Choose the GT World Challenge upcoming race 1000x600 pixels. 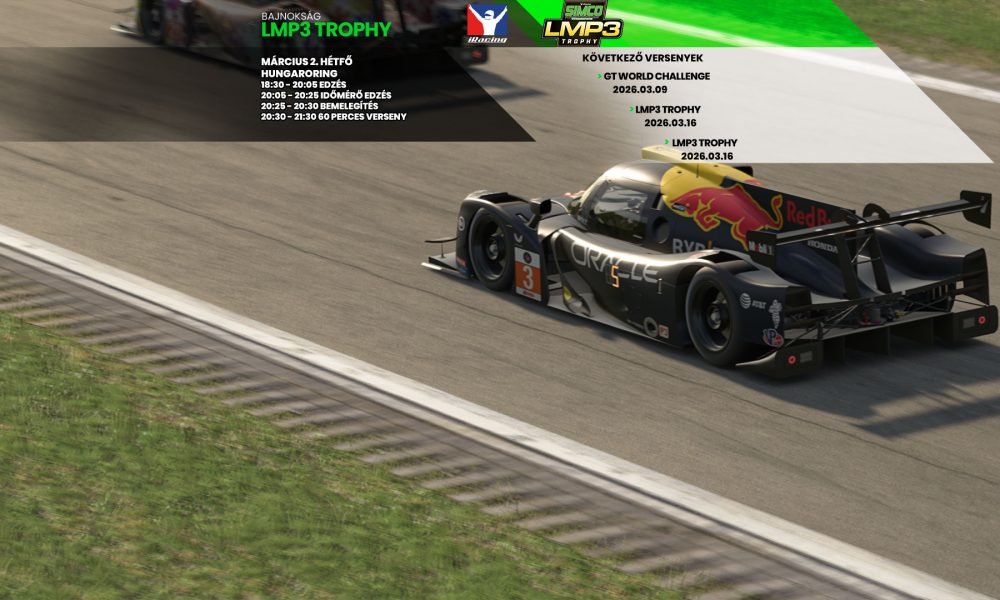656,76
